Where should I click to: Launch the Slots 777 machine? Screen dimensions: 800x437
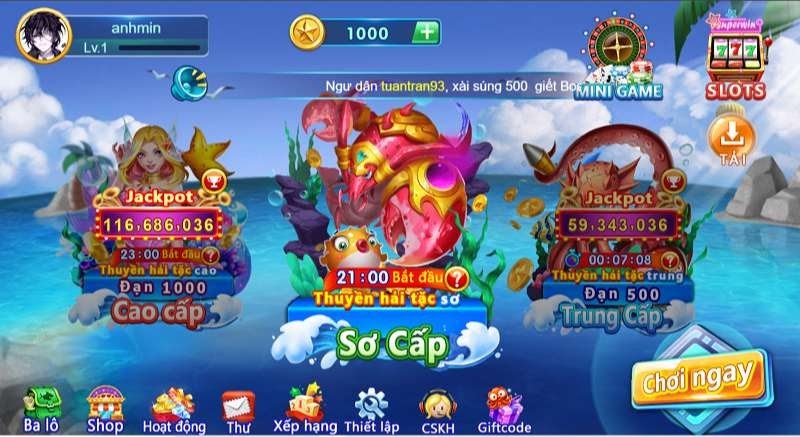tap(736, 56)
